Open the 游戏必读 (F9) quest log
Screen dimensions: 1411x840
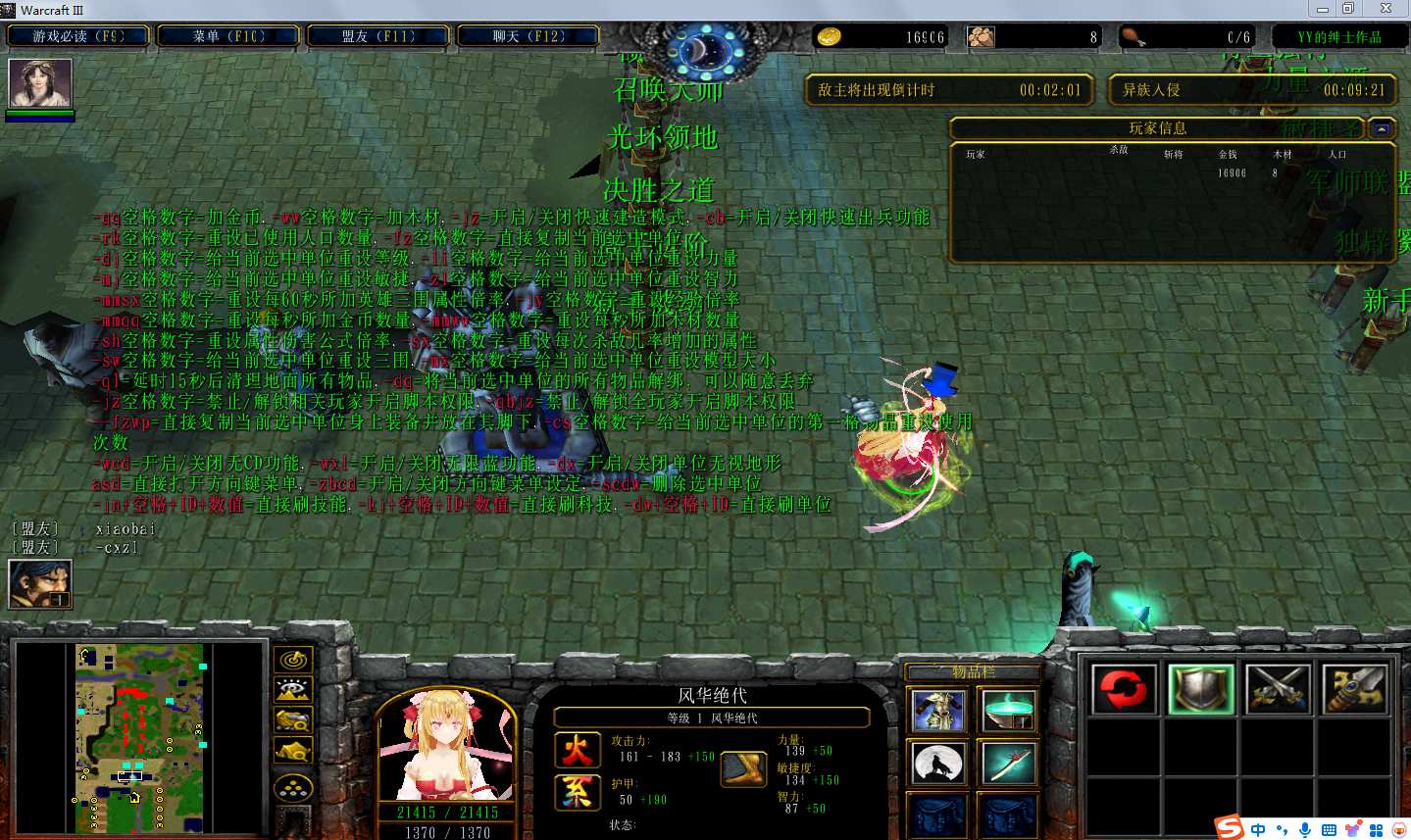[x=78, y=36]
